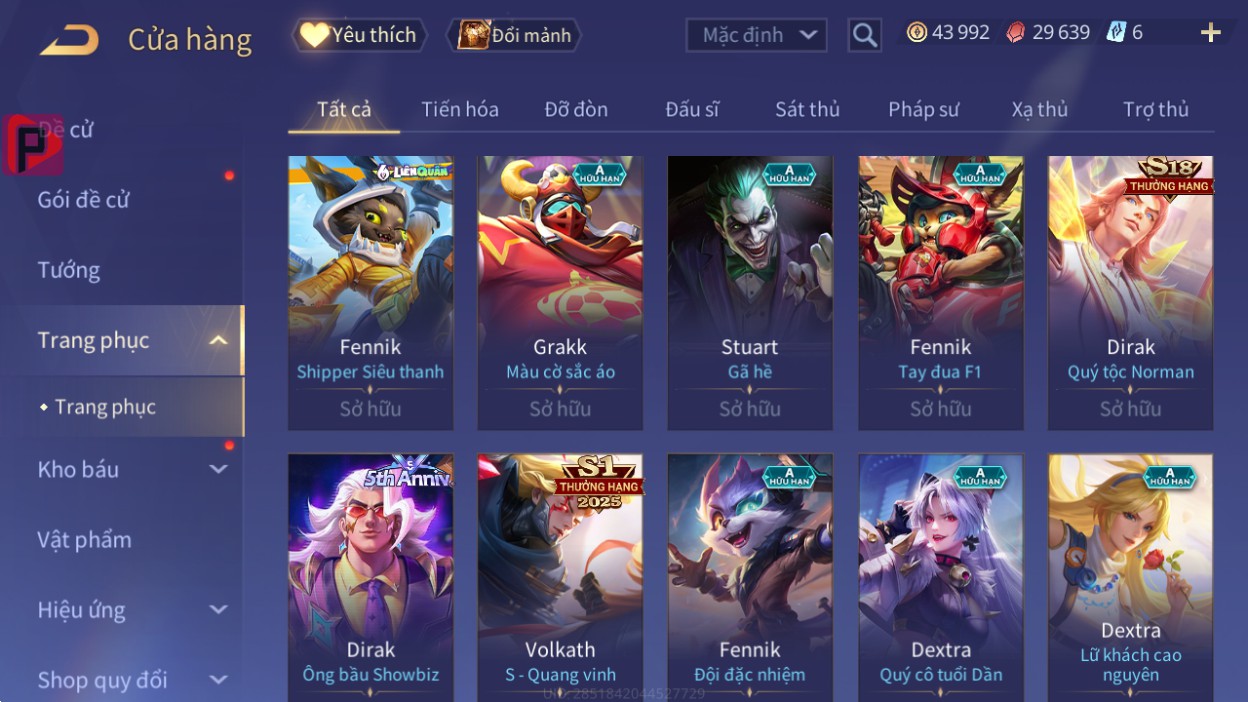The height and width of the screenshot is (702, 1248).
Task: Select the Stuart Gã hề skin card
Action: coord(750,292)
